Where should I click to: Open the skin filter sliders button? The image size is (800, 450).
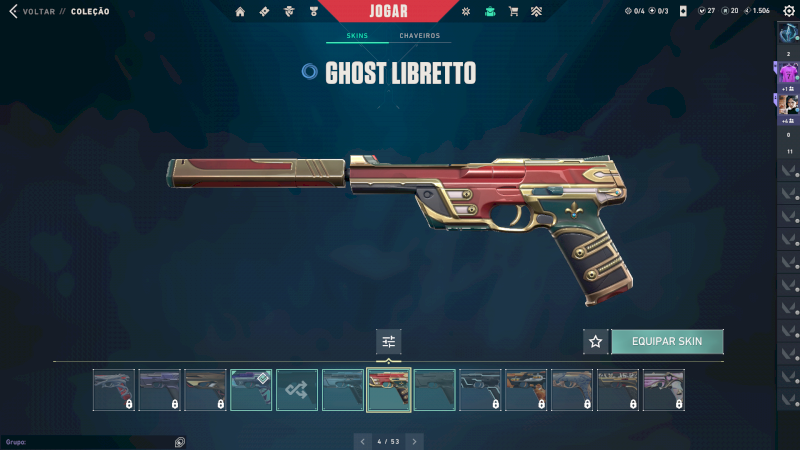pyautogui.click(x=389, y=341)
